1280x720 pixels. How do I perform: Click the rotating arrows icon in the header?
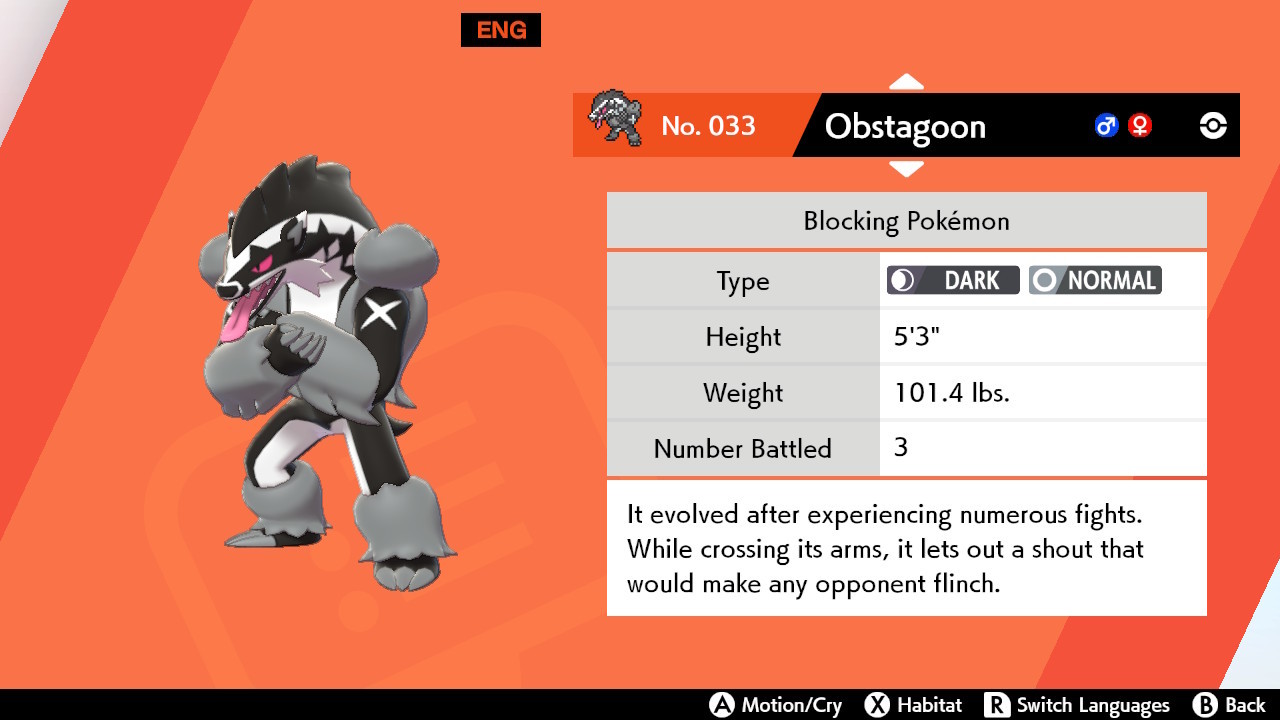1212,125
